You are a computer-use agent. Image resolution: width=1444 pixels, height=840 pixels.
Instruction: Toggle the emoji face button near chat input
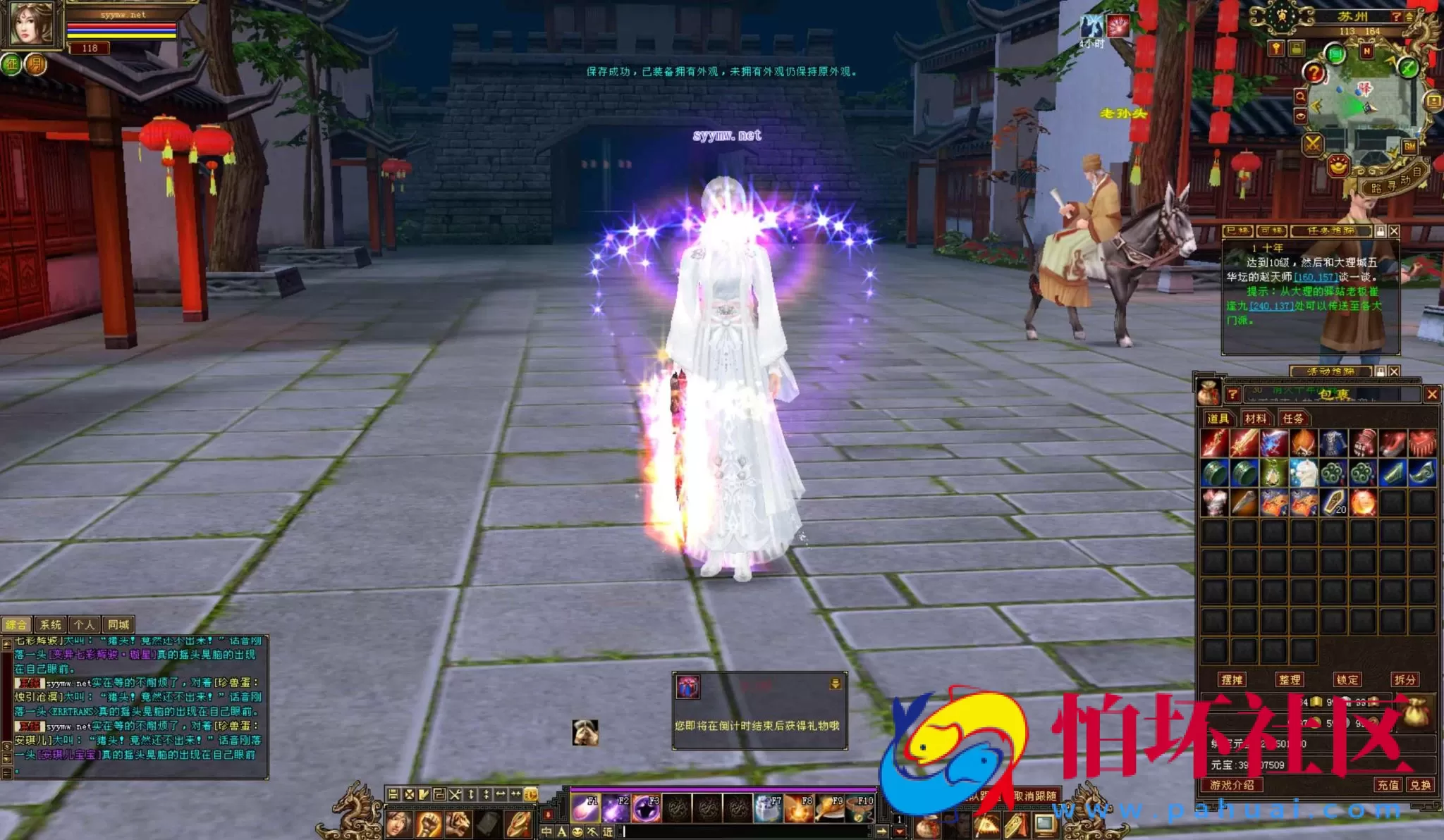[578, 831]
